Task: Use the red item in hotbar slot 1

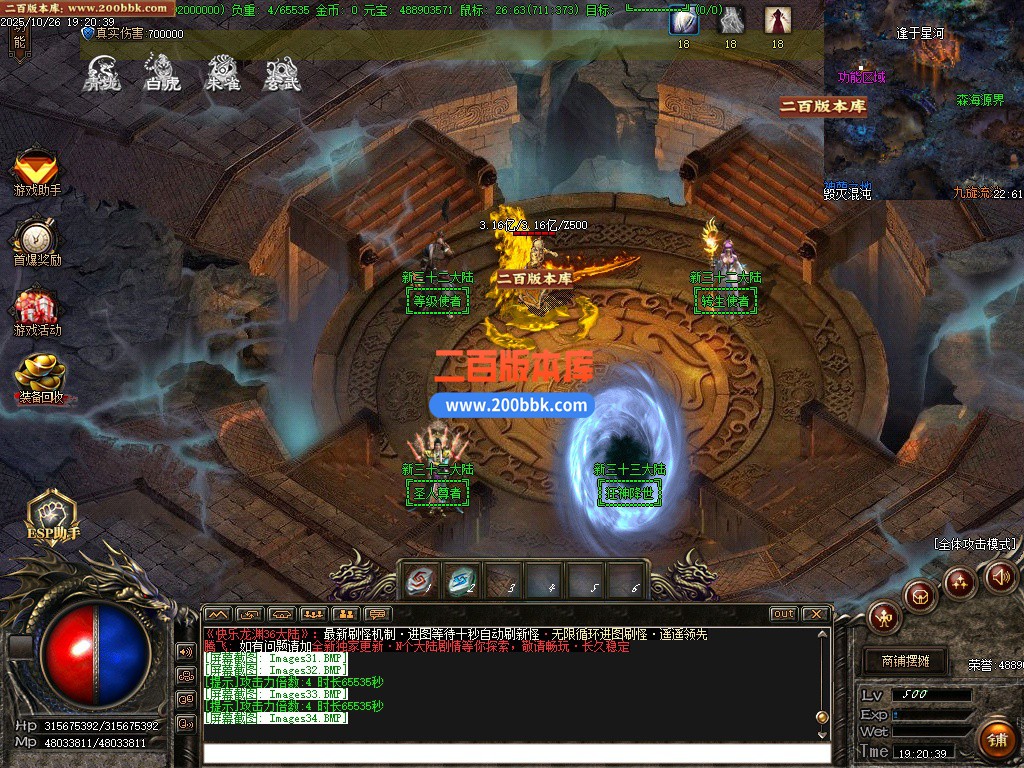Action: 420,580
